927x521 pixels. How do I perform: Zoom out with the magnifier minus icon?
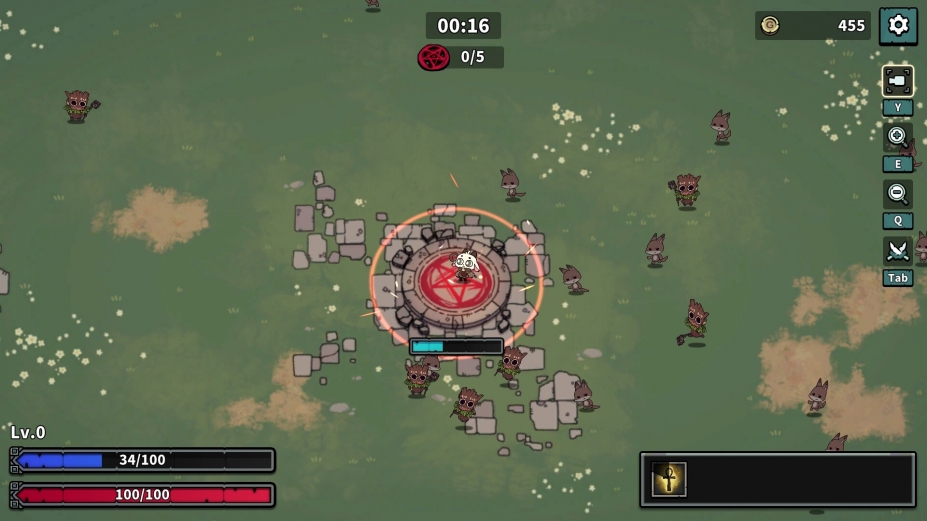[x=897, y=193]
